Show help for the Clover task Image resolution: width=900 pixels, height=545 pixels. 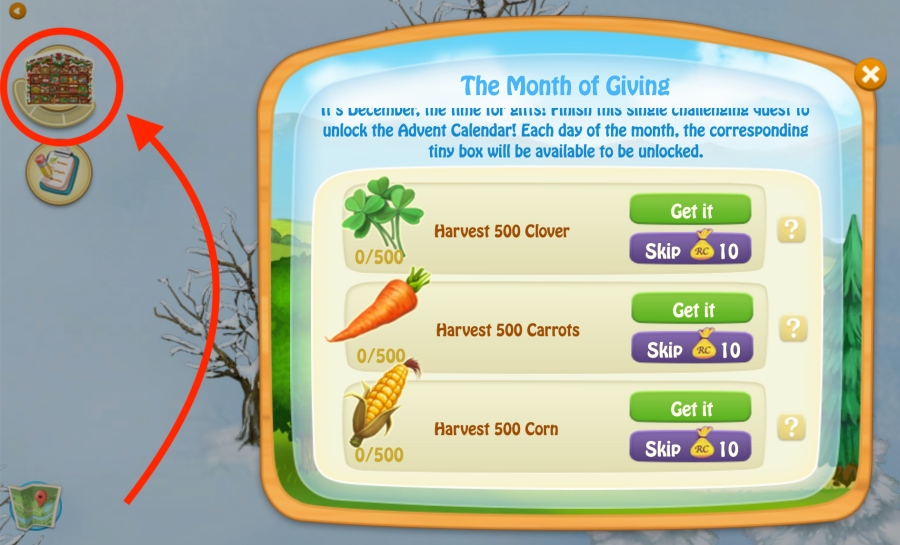[x=792, y=230]
